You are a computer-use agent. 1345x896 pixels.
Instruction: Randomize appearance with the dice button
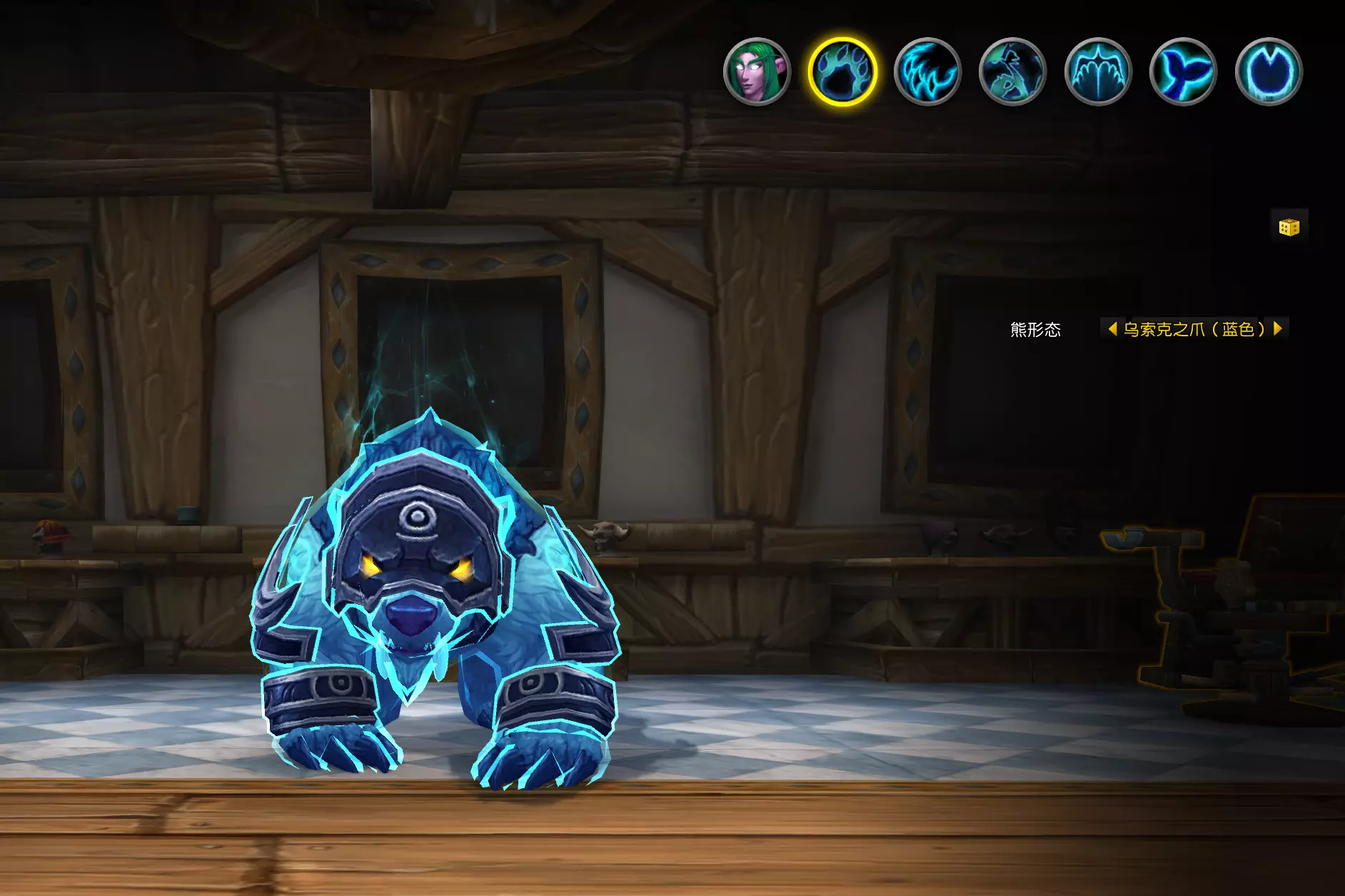coord(1289,227)
